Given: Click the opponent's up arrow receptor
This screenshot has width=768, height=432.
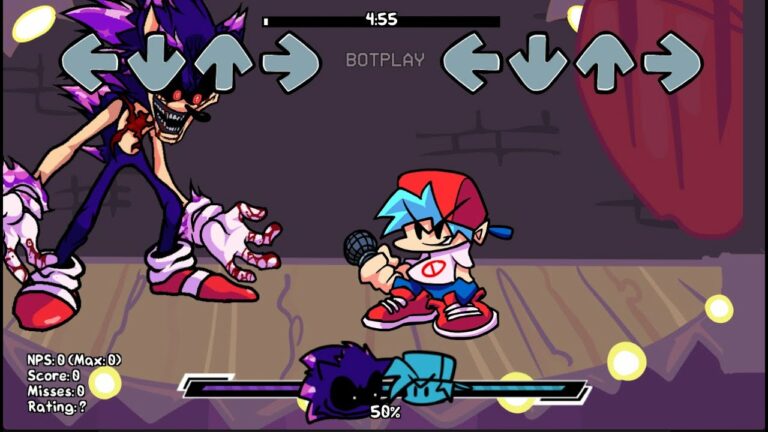Looking at the screenshot, I should pyautogui.click(x=224, y=62).
